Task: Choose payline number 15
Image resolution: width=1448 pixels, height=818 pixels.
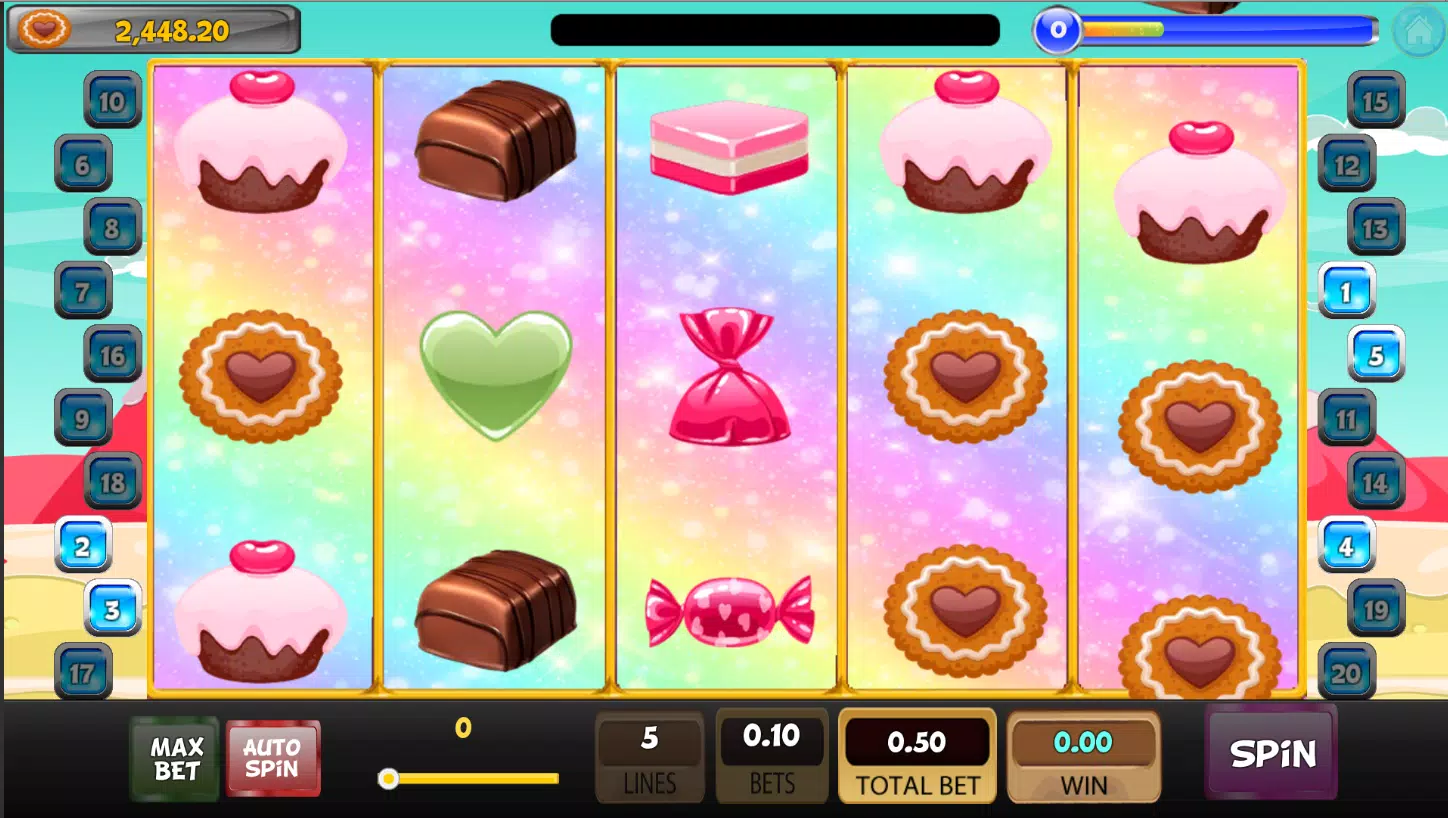Action: tap(1375, 100)
